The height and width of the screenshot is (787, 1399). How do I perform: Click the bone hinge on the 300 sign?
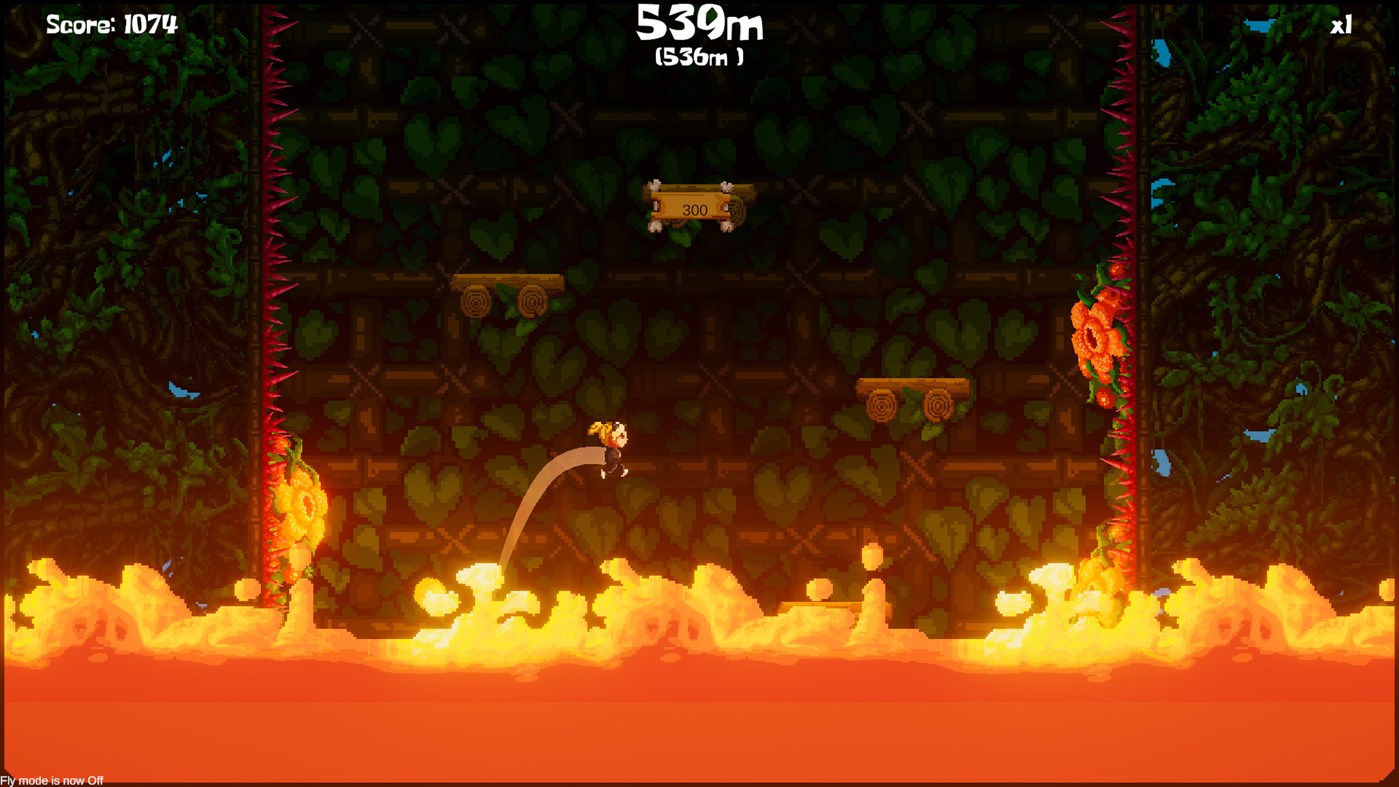tap(655, 186)
